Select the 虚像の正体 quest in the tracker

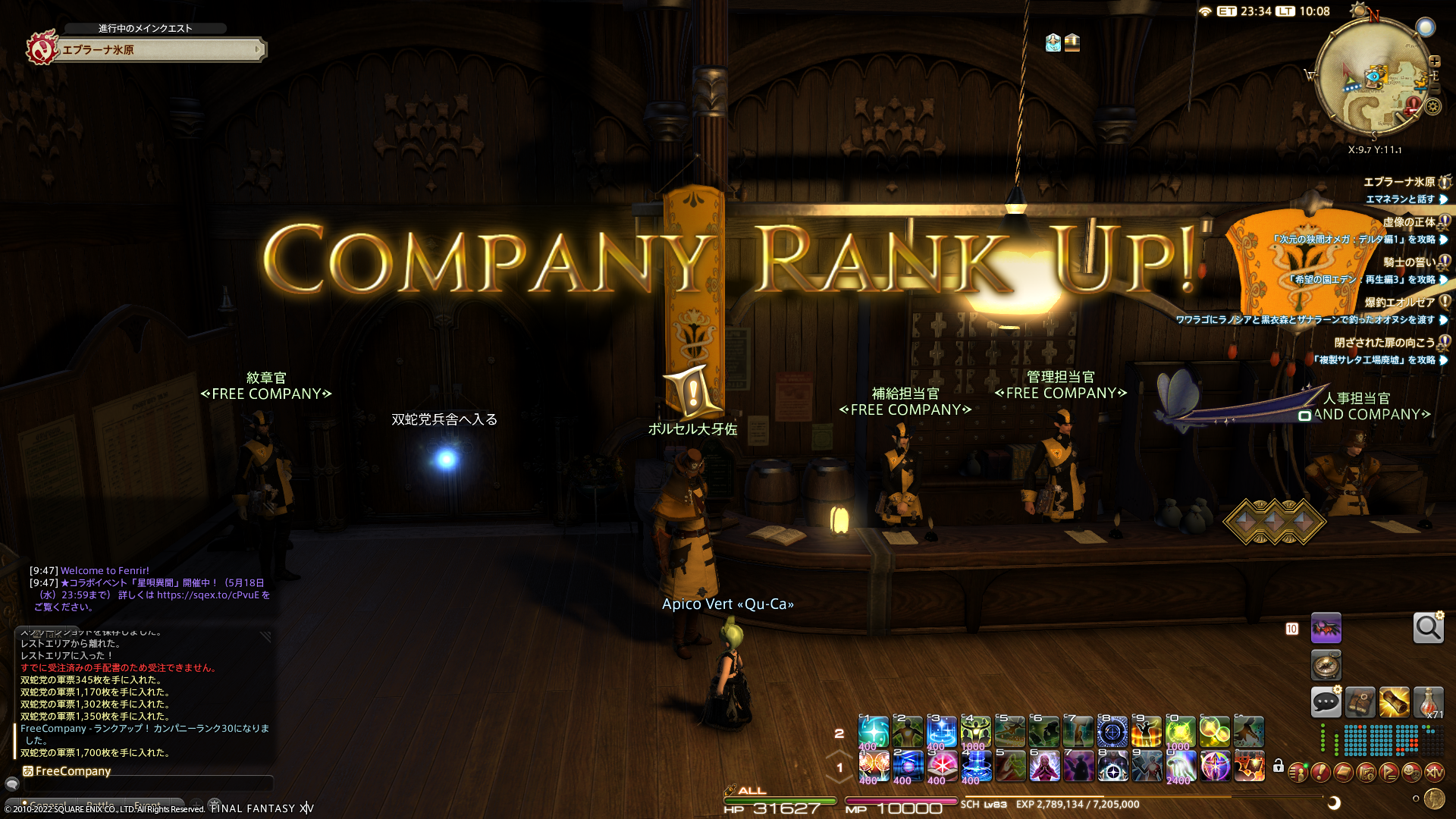click(x=1408, y=222)
